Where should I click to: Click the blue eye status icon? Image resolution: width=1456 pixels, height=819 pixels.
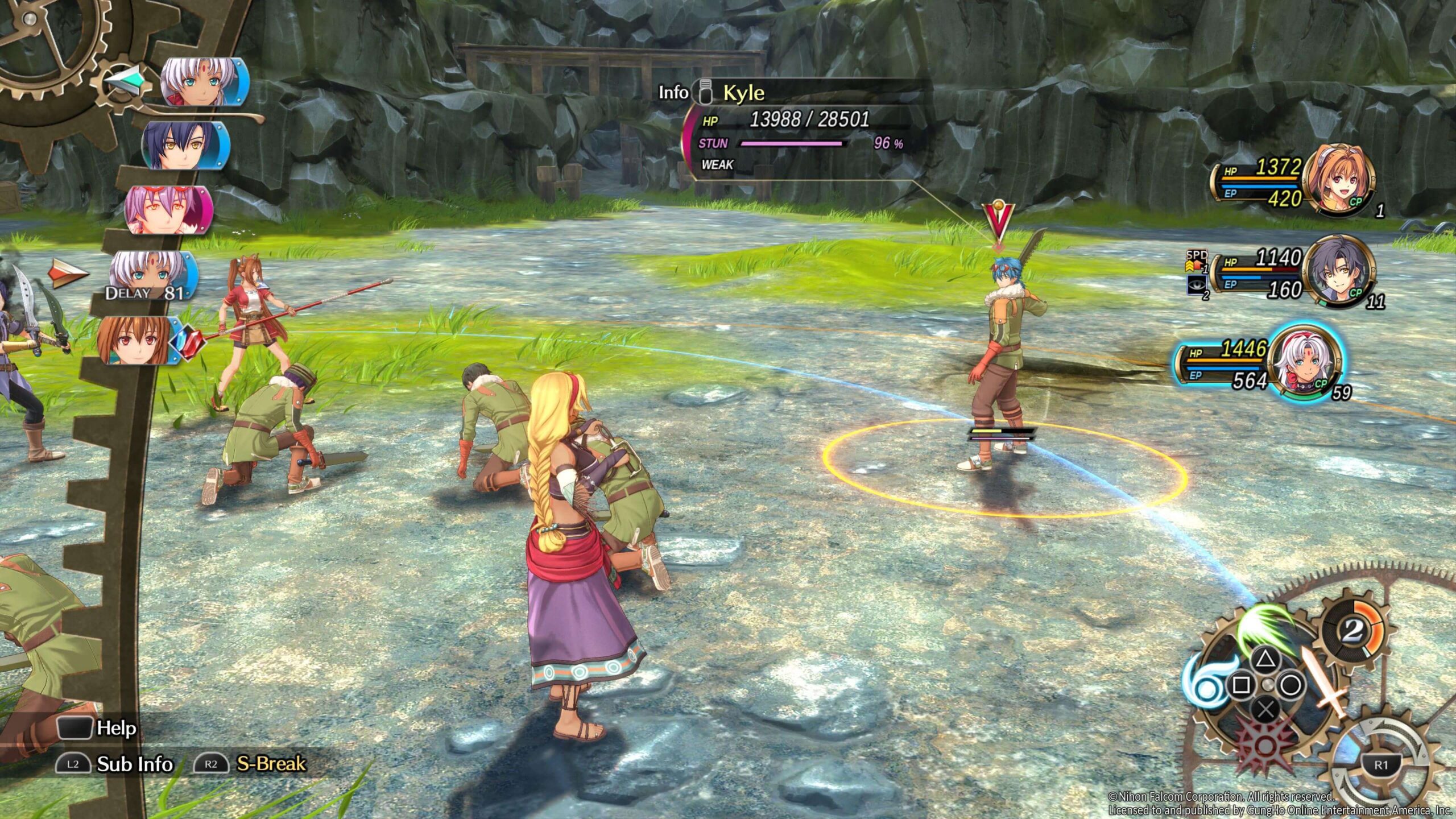pyautogui.click(x=1196, y=284)
